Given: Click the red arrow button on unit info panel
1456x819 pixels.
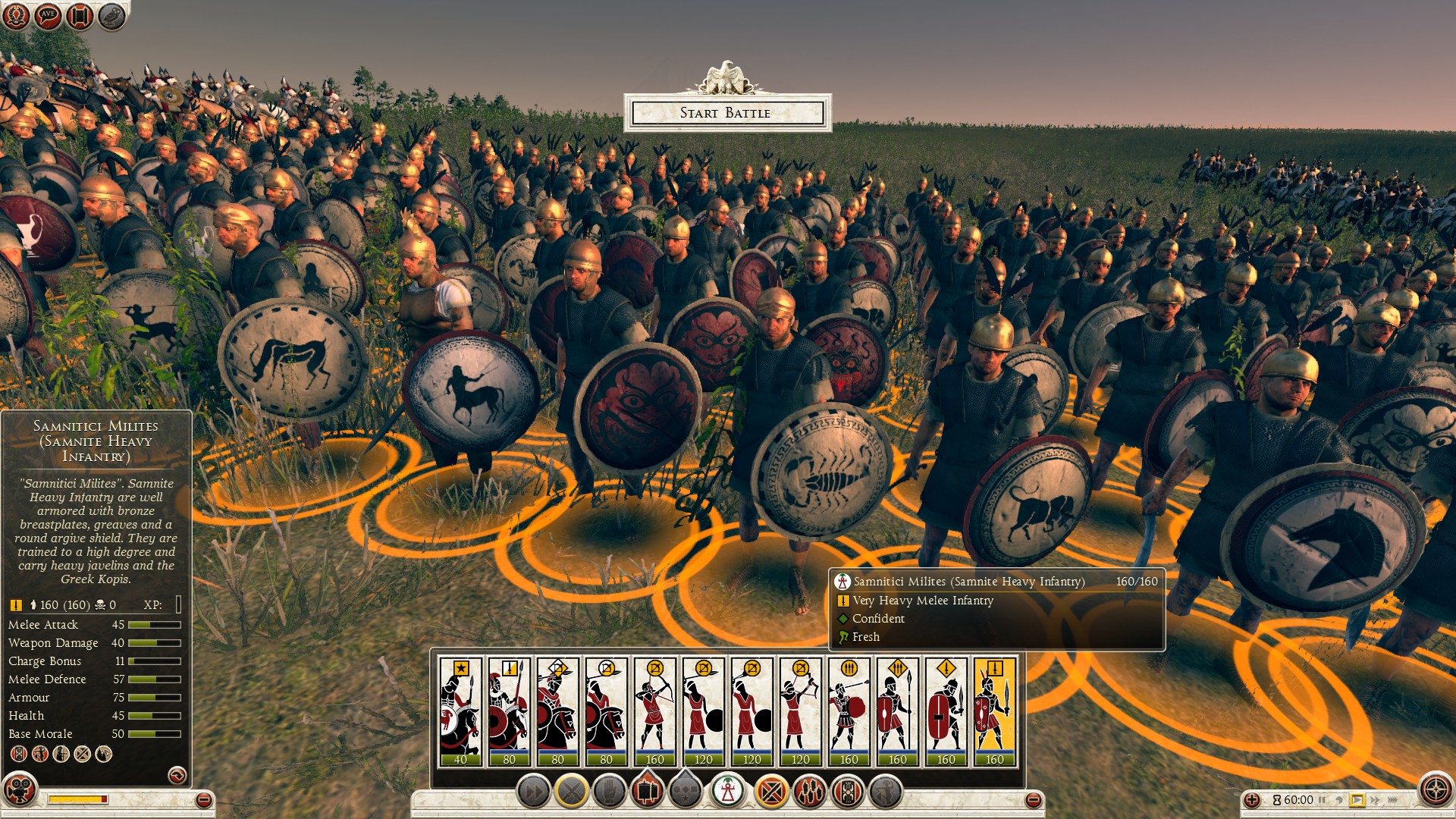Looking at the screenshot, I should coord(177,775).
